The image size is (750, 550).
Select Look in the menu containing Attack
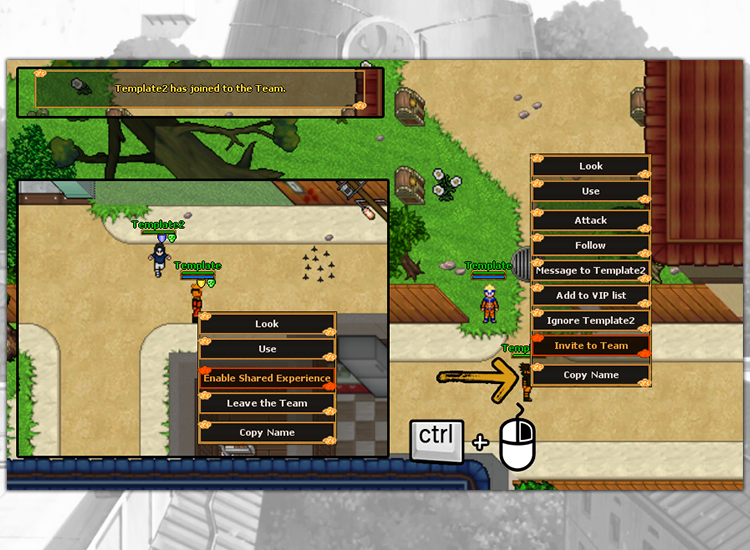pos(591,166)
